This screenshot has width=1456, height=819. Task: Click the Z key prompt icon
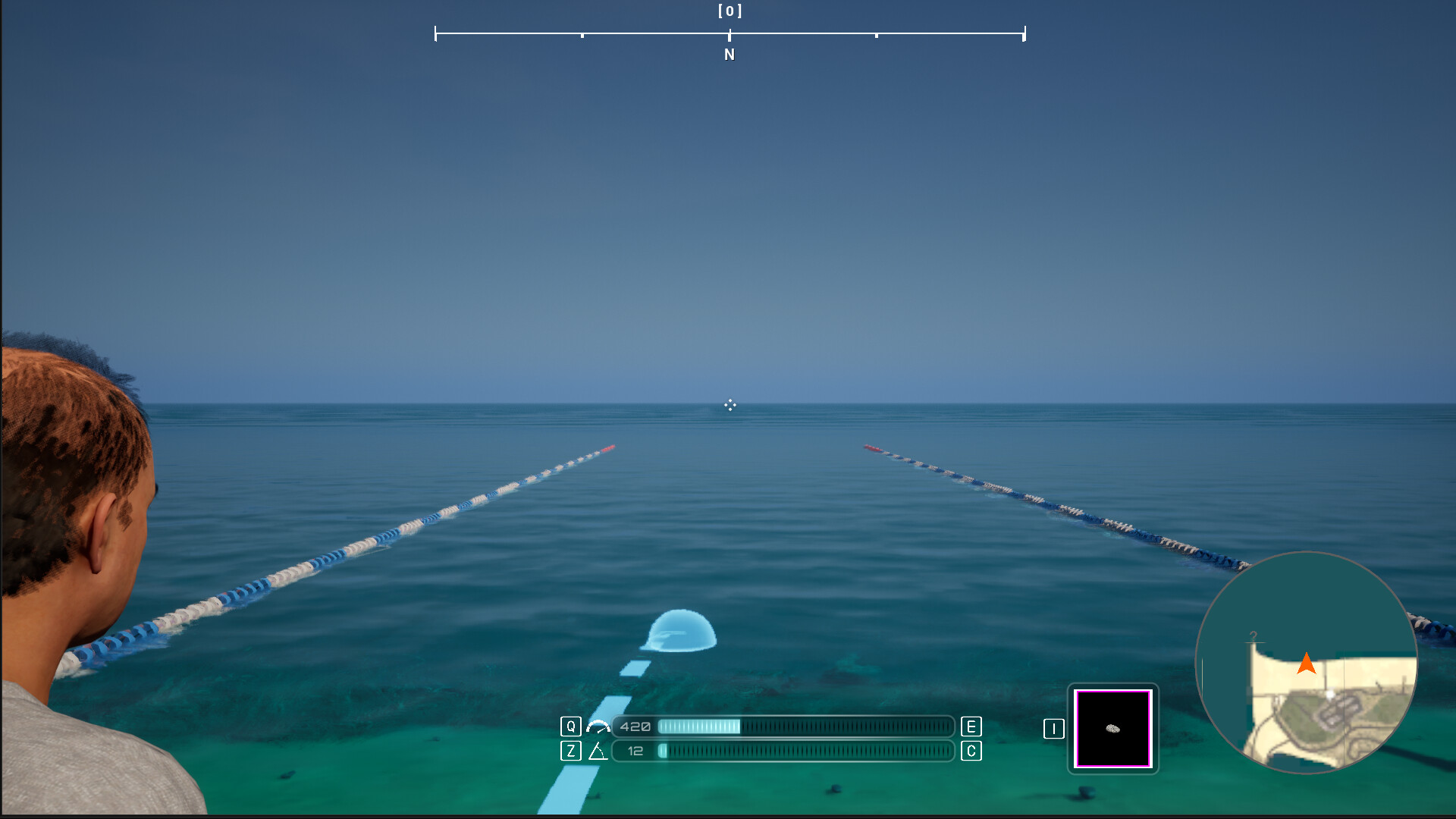click(570, 752)
